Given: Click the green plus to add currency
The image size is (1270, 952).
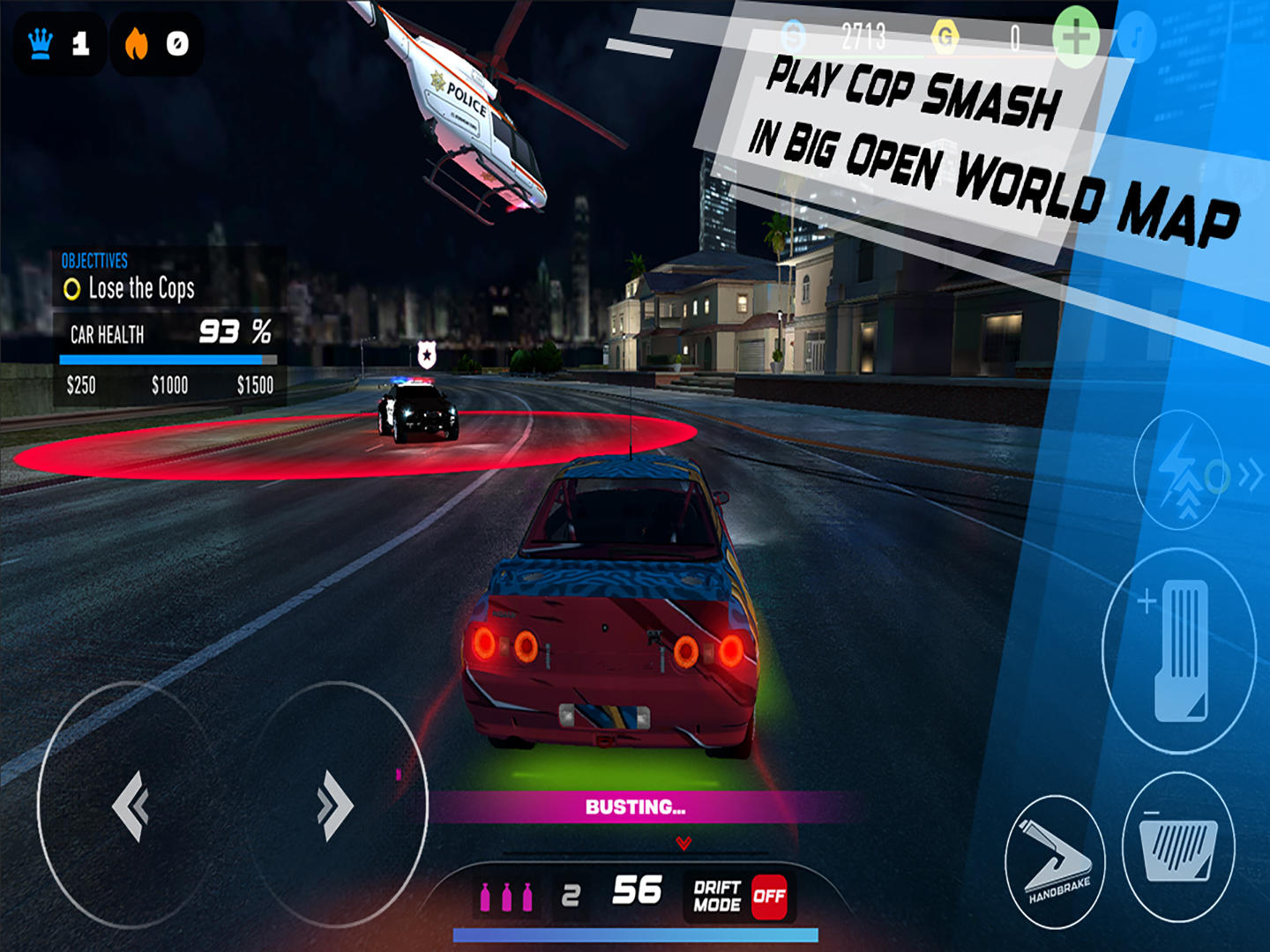Looking at the screenshot, I should pyautogui.click(x=1077, y=35).
